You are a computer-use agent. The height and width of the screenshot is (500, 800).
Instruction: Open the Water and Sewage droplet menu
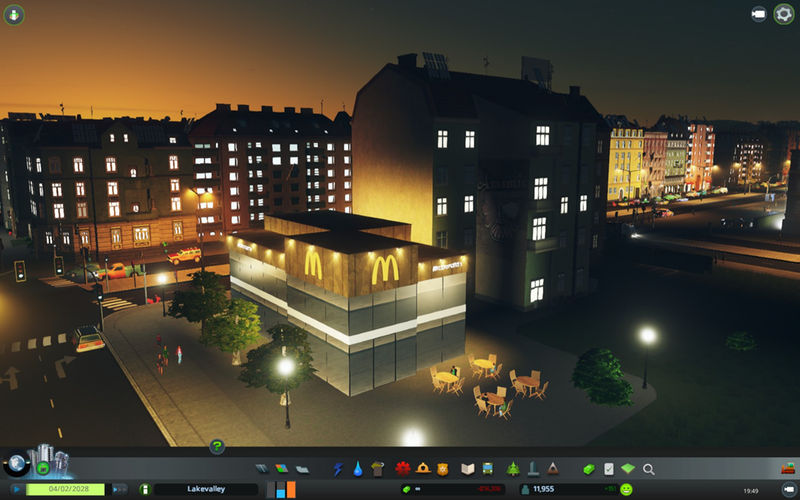pyautogui.click(x=357, y=468)
